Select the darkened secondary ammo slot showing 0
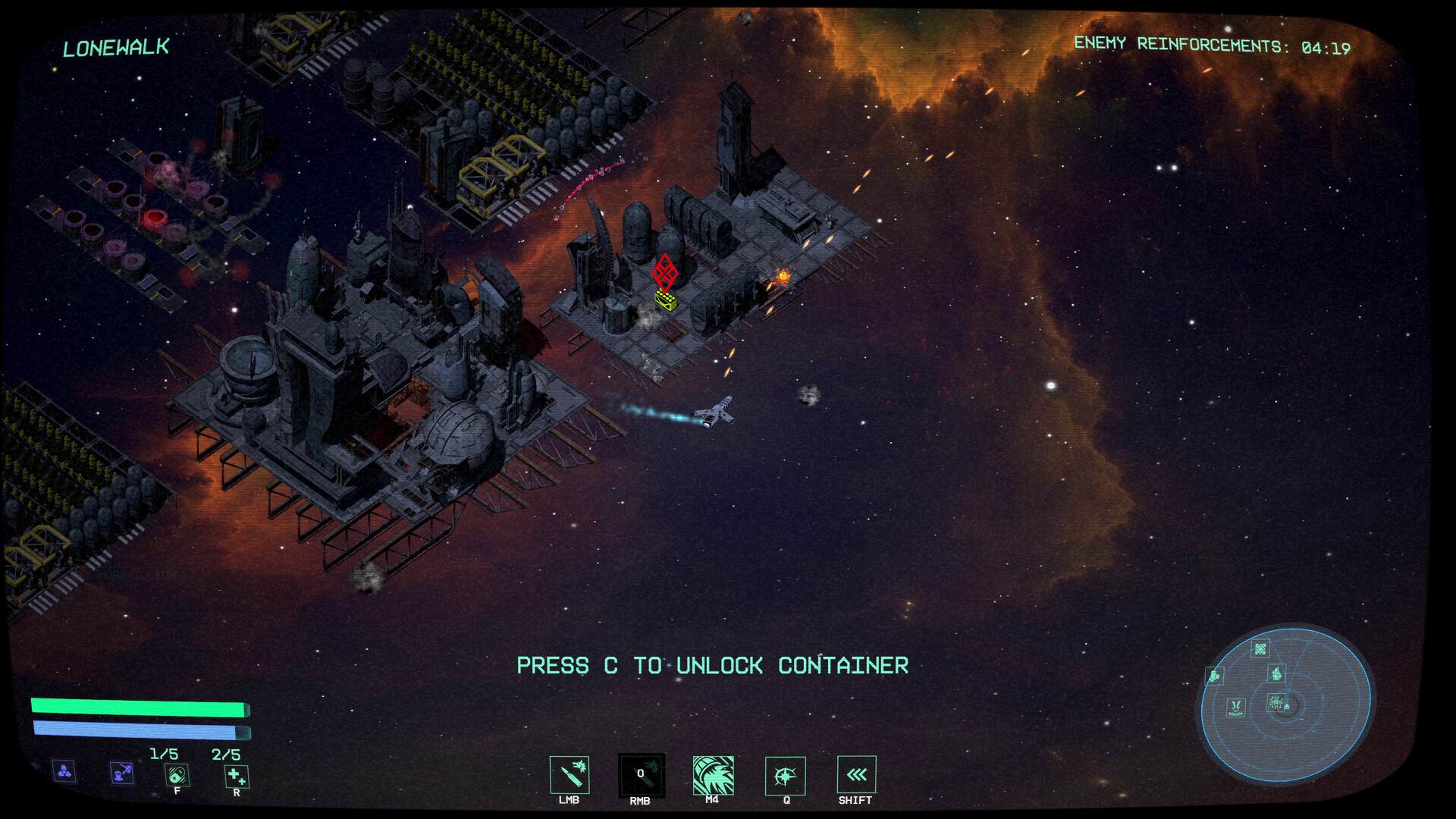This screenshot has height=819, width=1456. 642,775
